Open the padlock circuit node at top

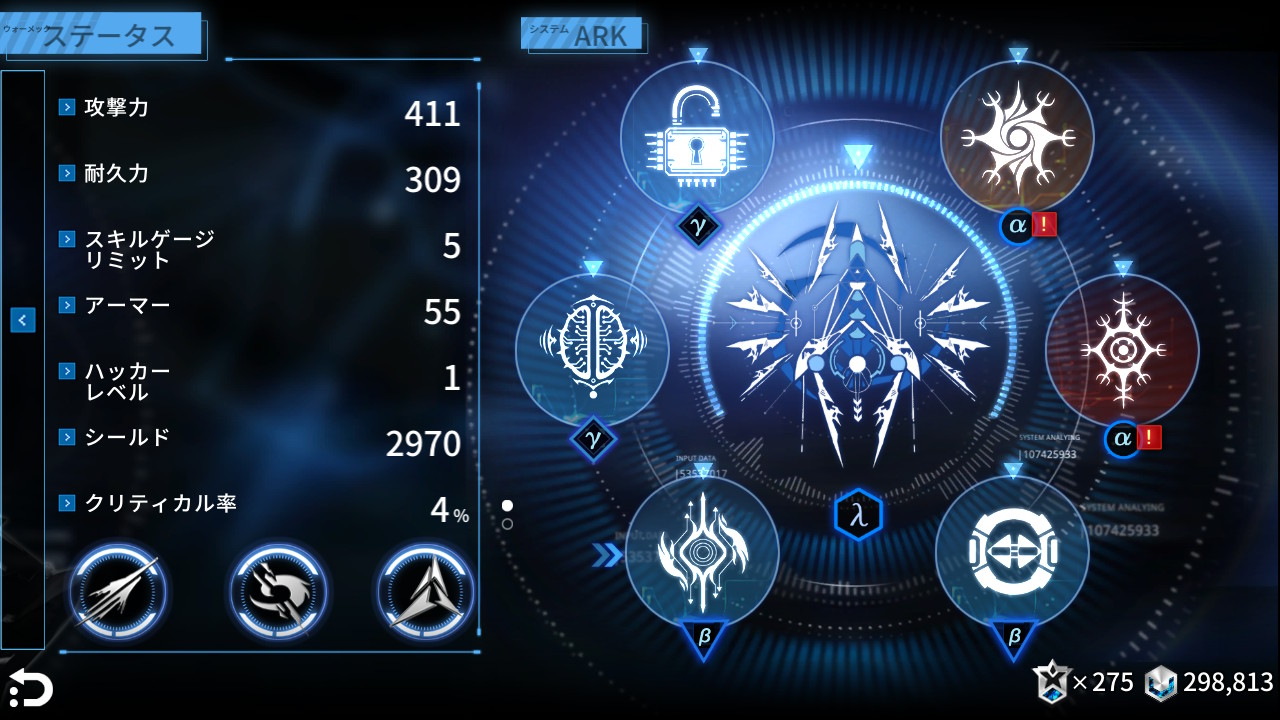700,140
